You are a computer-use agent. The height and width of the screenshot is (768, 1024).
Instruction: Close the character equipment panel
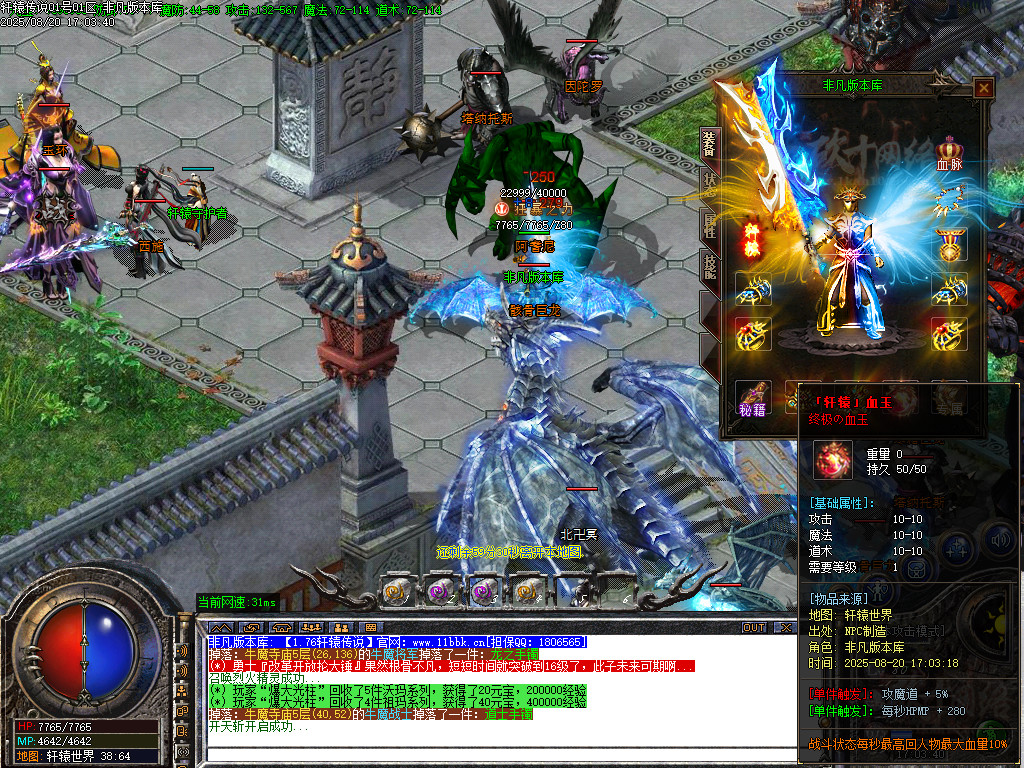click(x=984, y=88)
